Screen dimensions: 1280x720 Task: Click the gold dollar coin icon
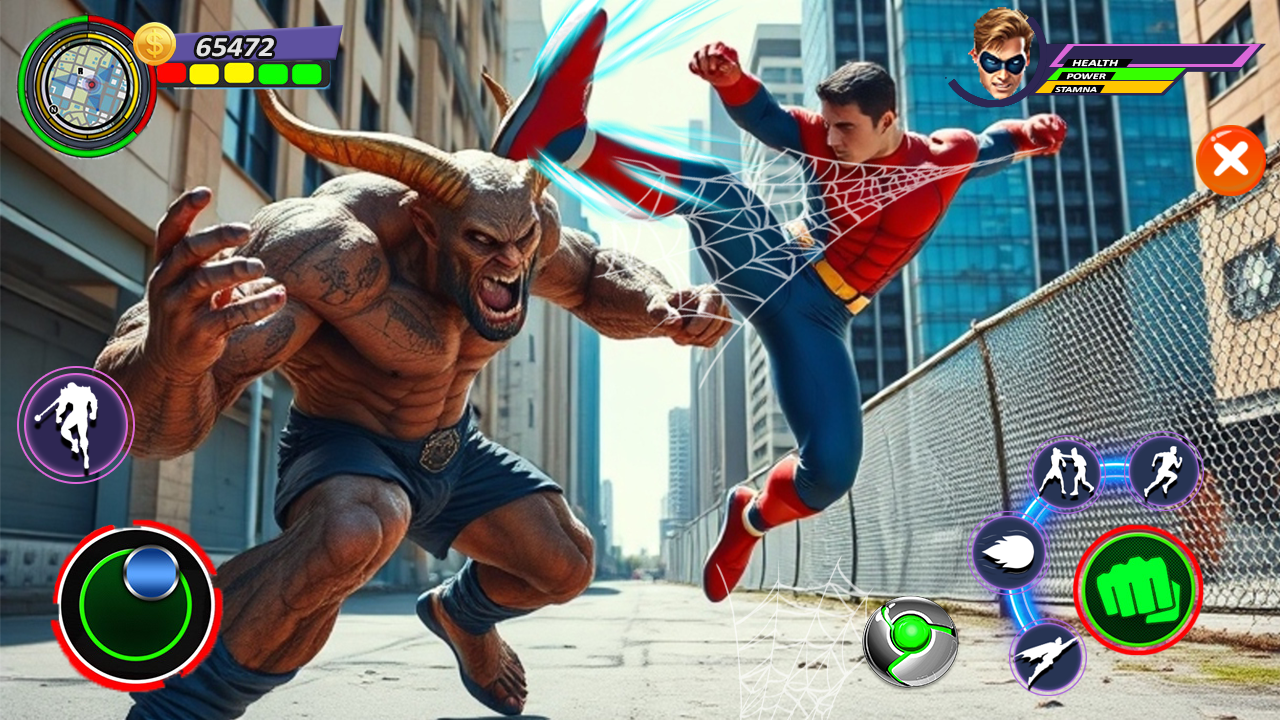156,45
